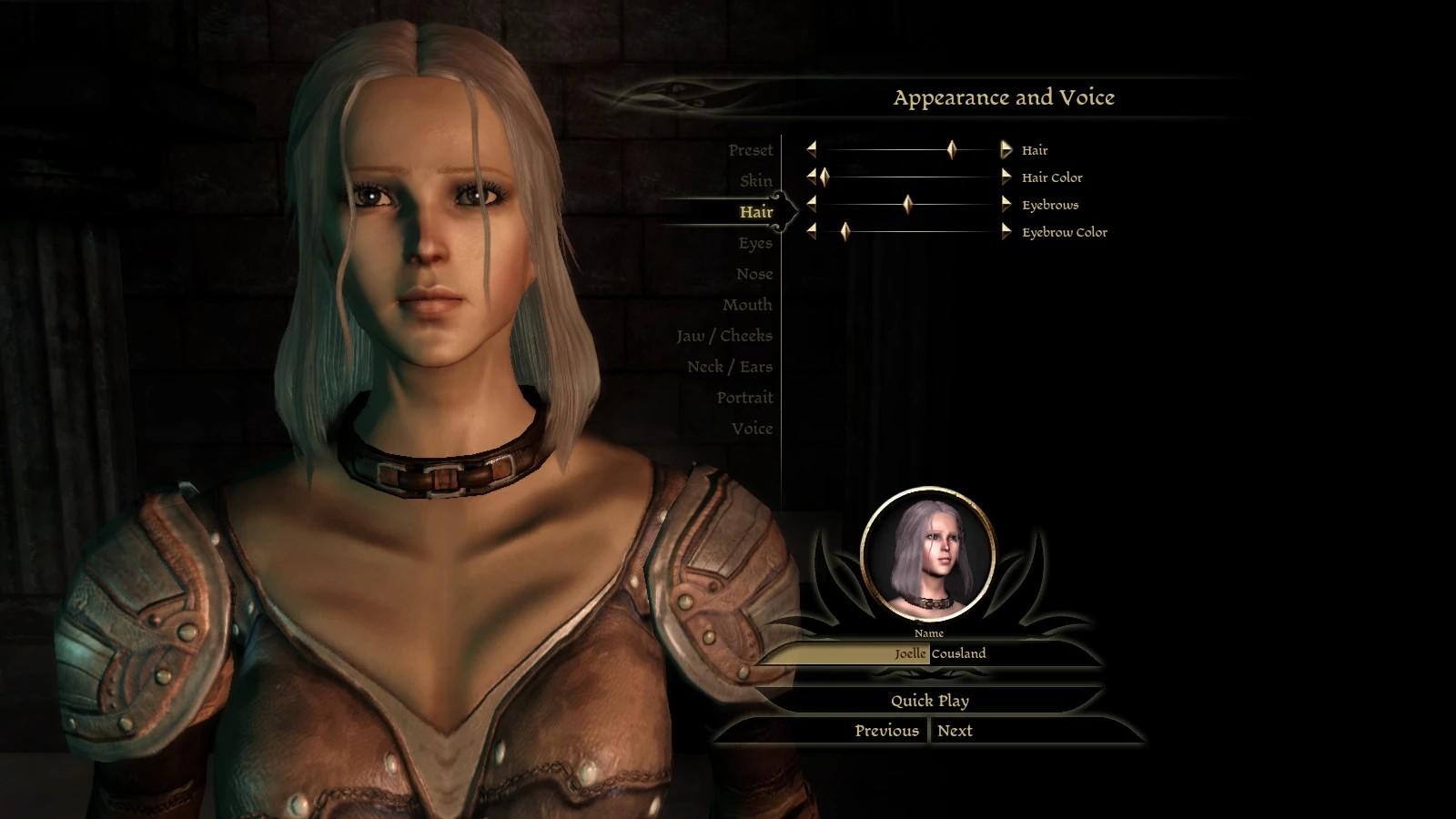Open the Skin appearance section

tap(755, 181)
